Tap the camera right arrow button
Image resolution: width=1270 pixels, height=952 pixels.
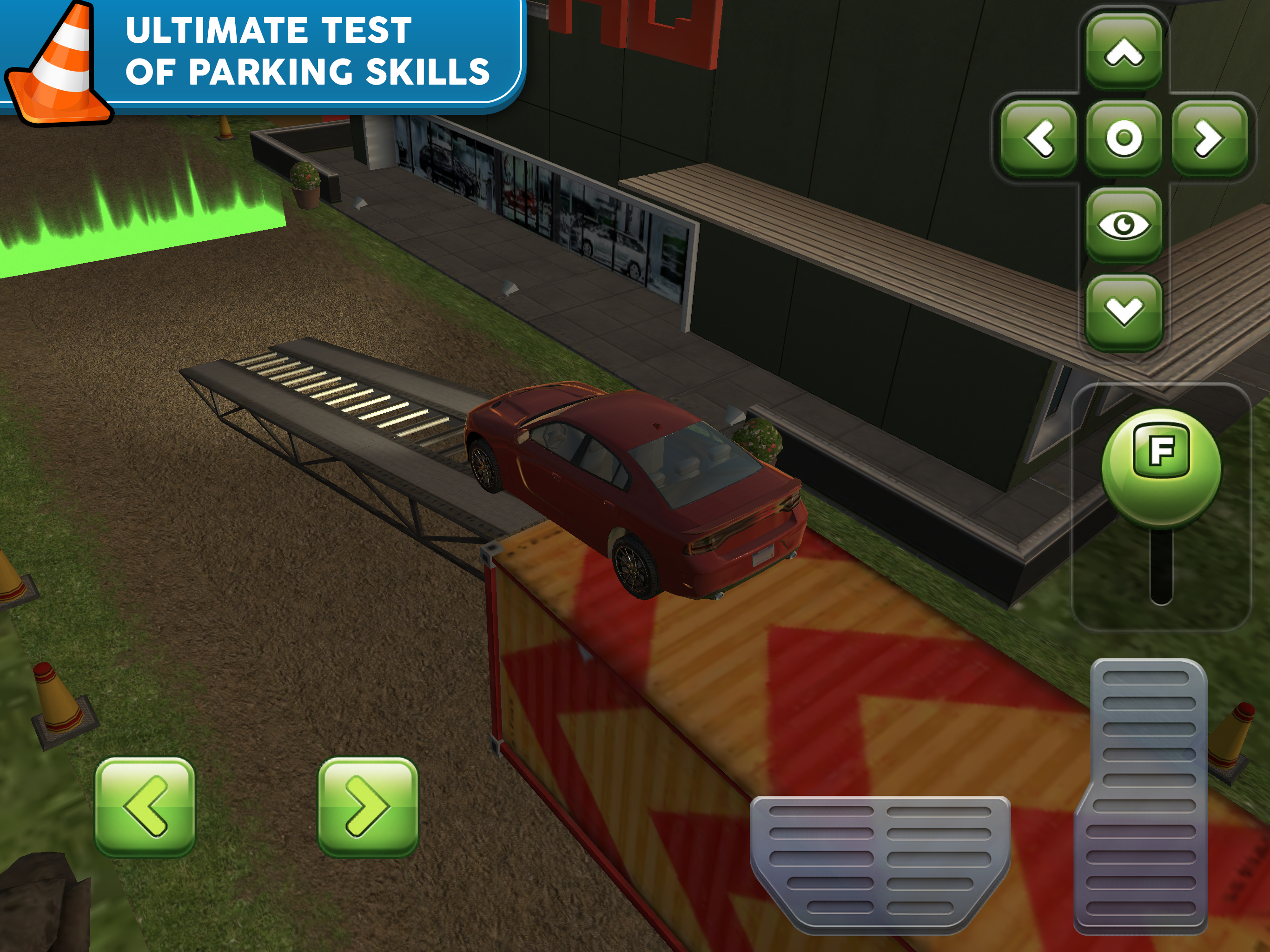(x=1209, y=139)
